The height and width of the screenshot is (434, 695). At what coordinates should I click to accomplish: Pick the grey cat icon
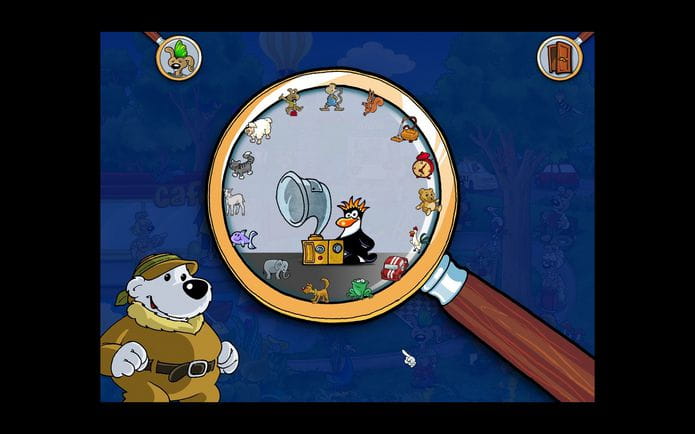point(240,165)
